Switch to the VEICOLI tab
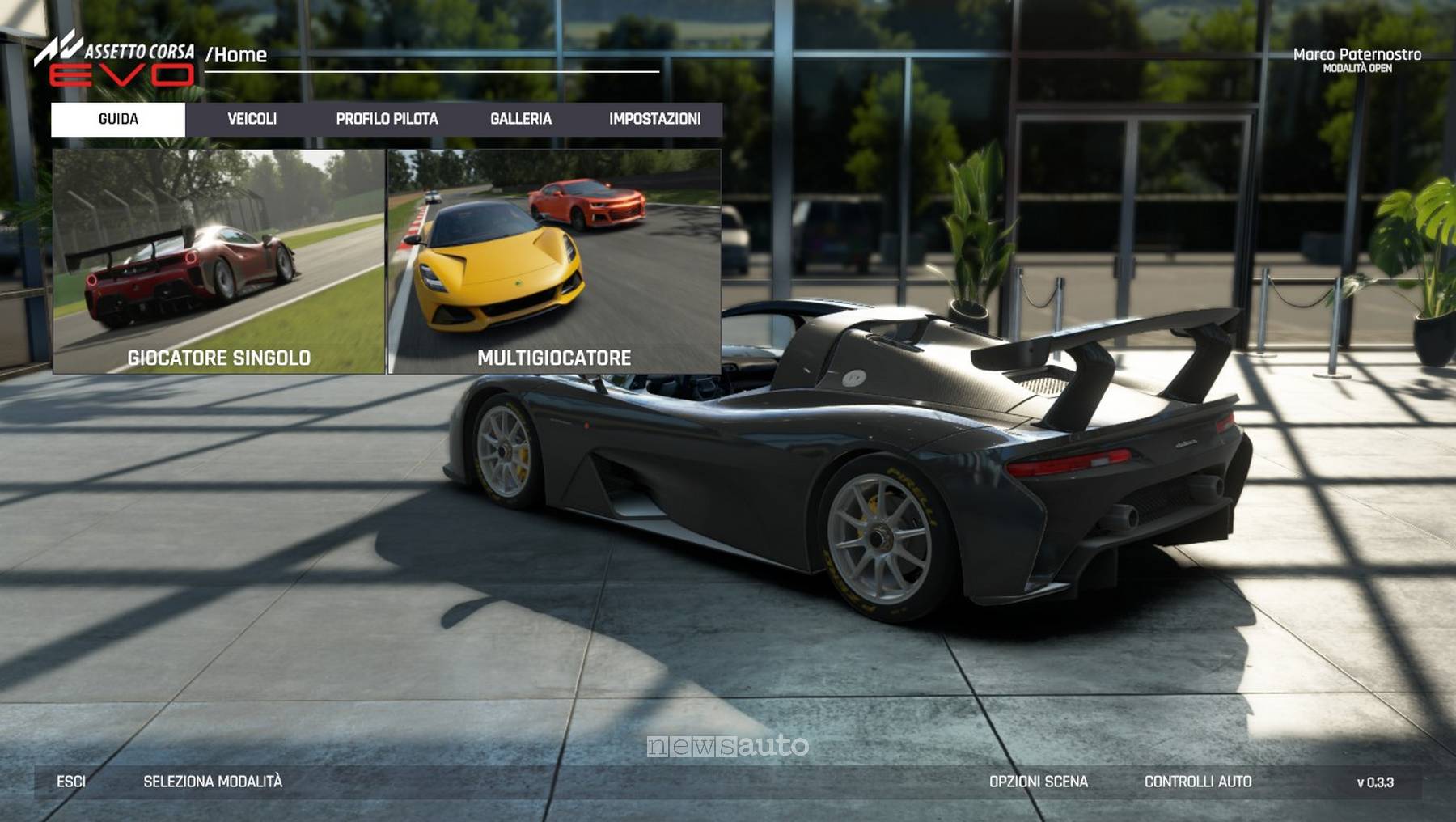1456x822 pixels. [252, 119]
